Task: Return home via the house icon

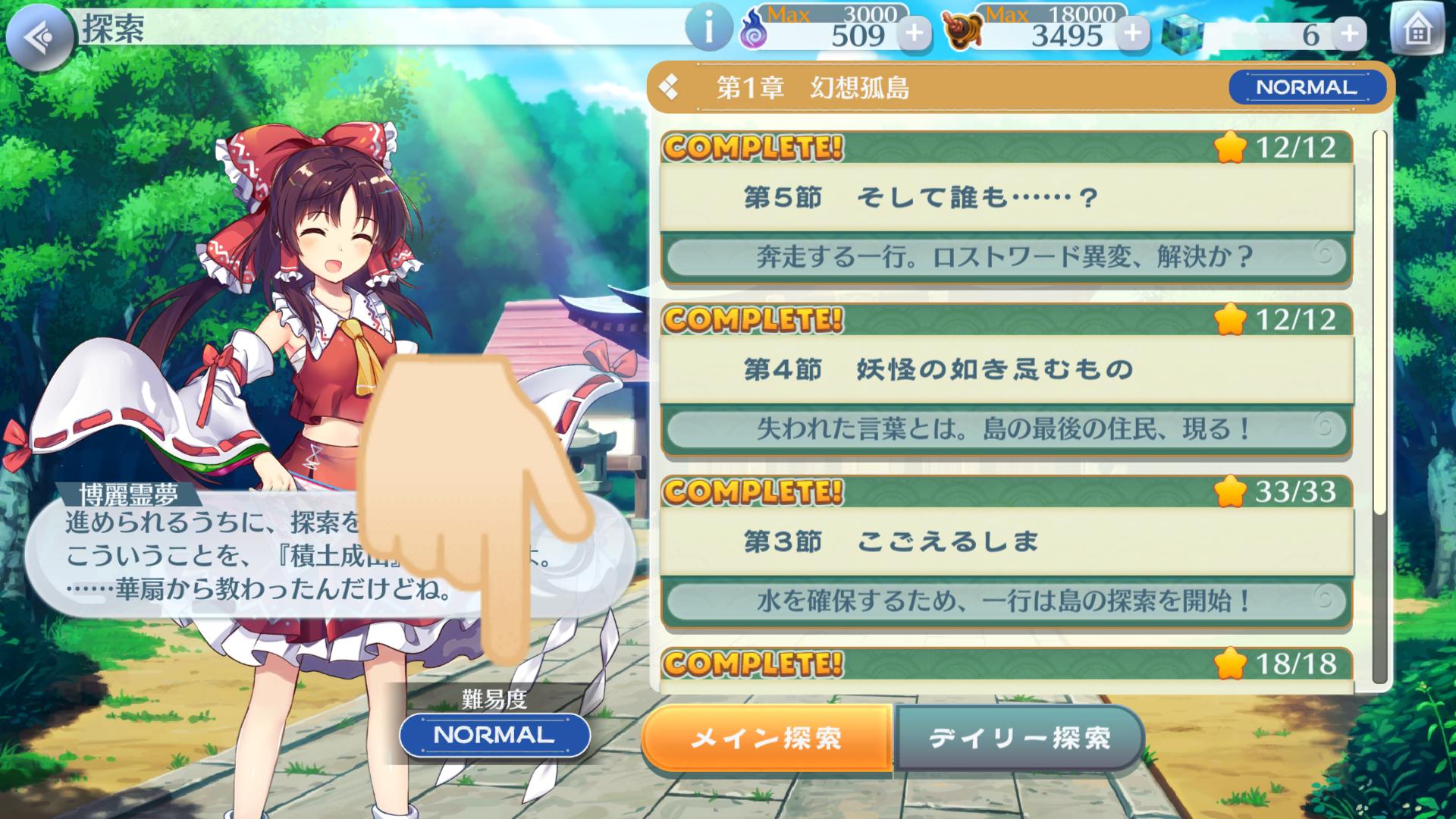Action: (x=1417, y=29)
